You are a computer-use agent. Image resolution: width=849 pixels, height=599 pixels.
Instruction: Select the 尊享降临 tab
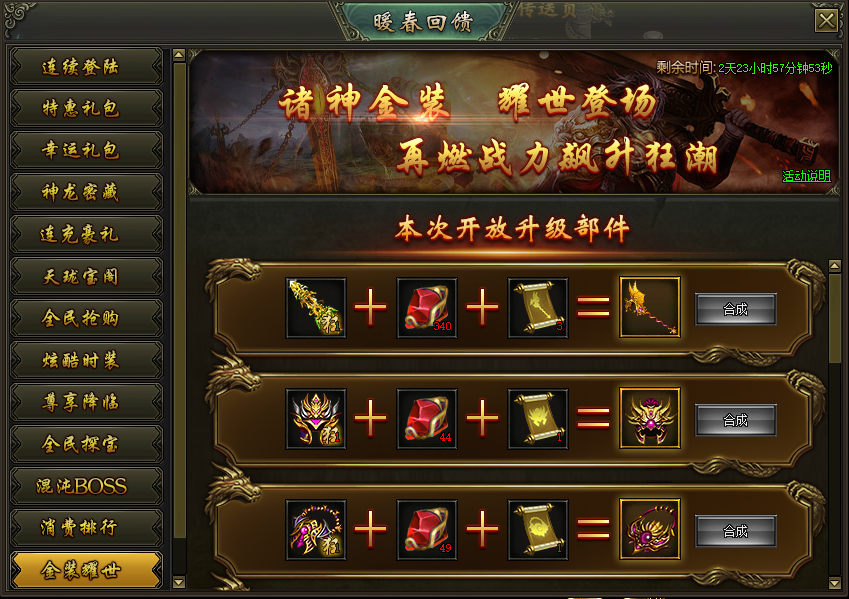tap(85, 402)
